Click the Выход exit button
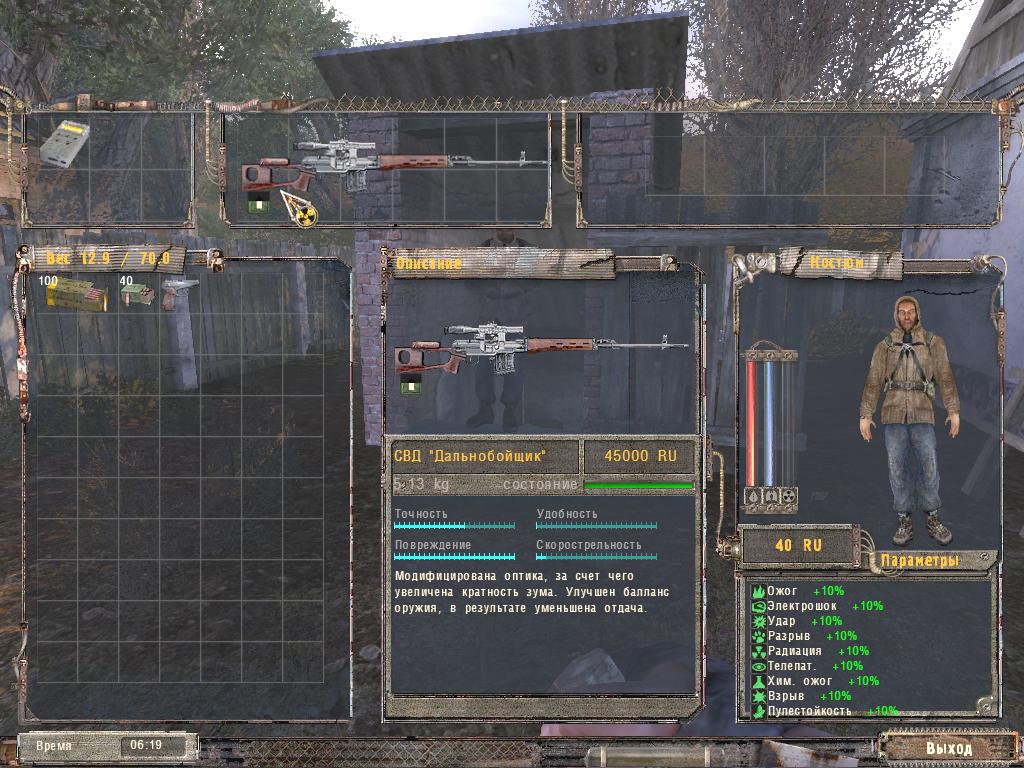 (x=947, y=747)
